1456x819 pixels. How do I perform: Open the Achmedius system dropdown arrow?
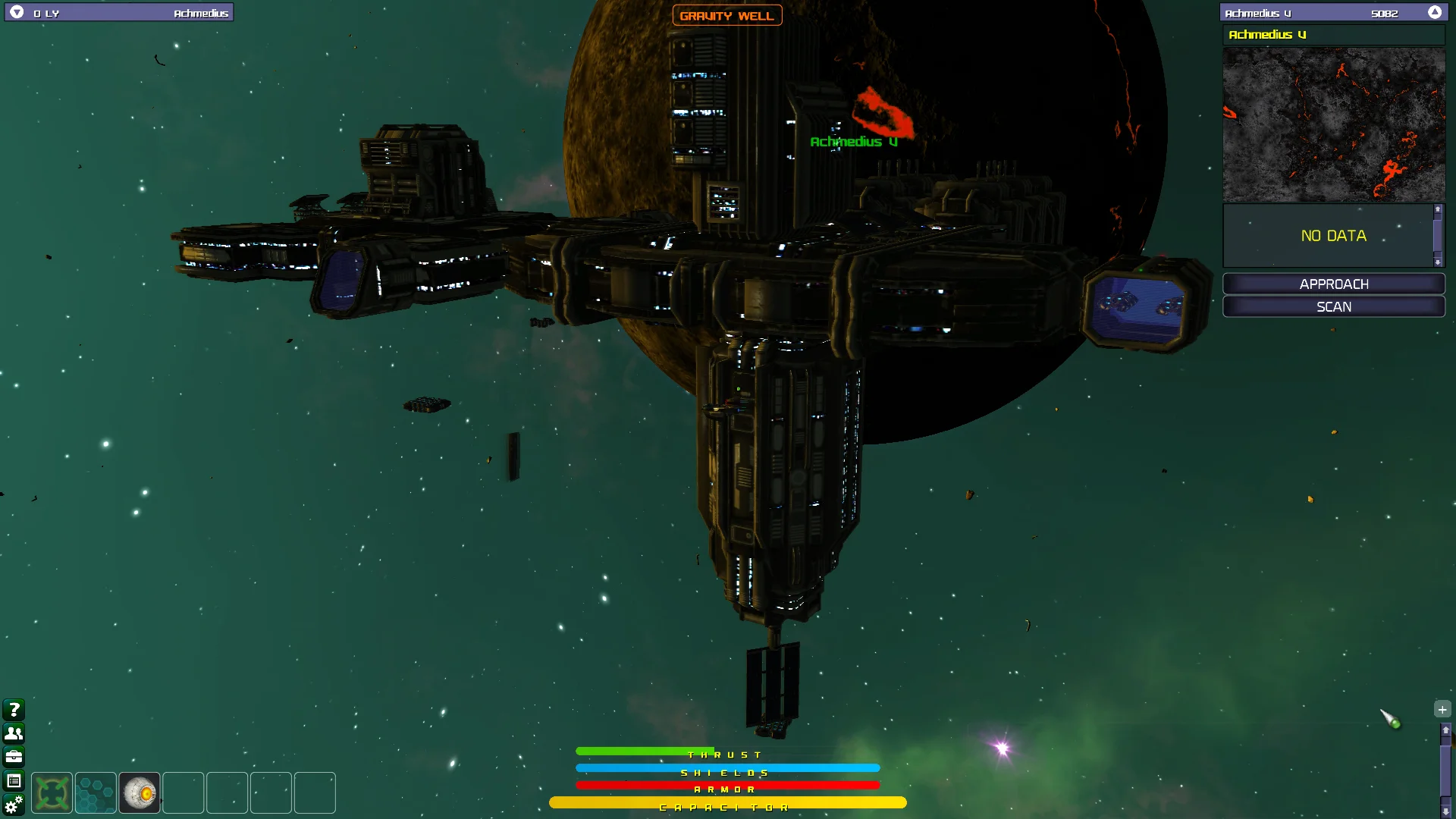(17, 12)
